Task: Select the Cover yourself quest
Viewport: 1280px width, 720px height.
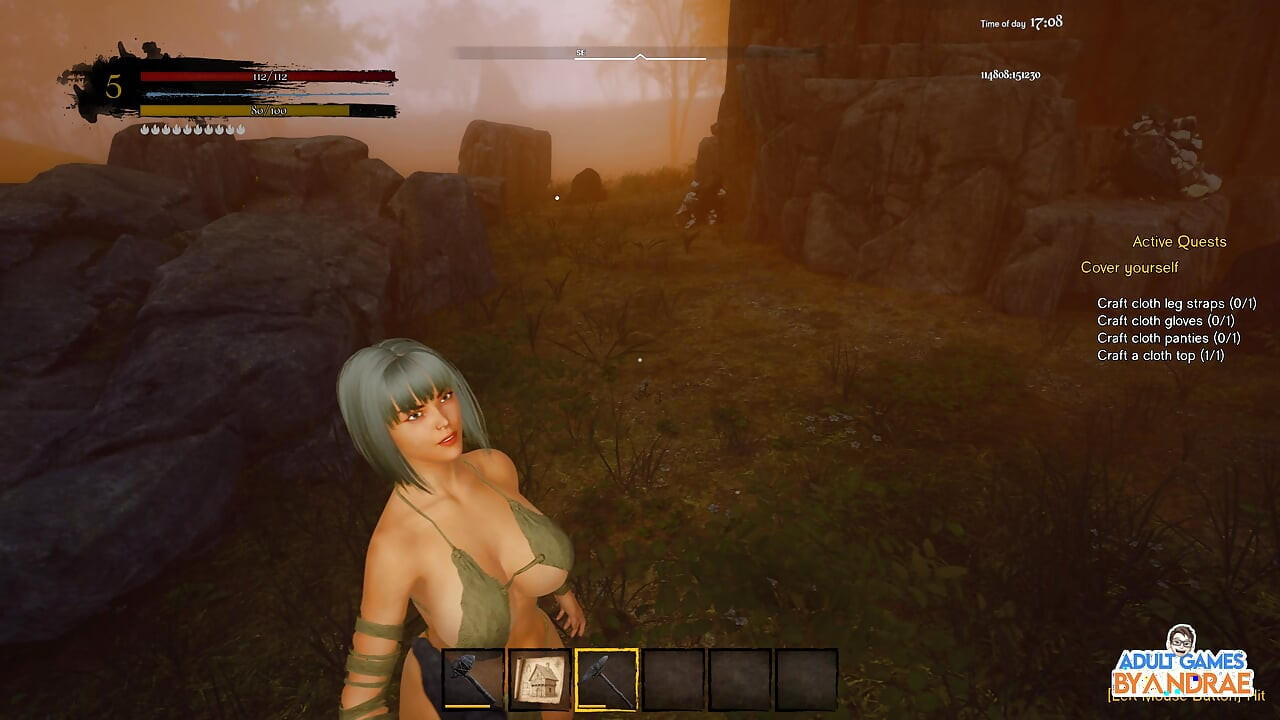Action: [x=1129, y=268]
